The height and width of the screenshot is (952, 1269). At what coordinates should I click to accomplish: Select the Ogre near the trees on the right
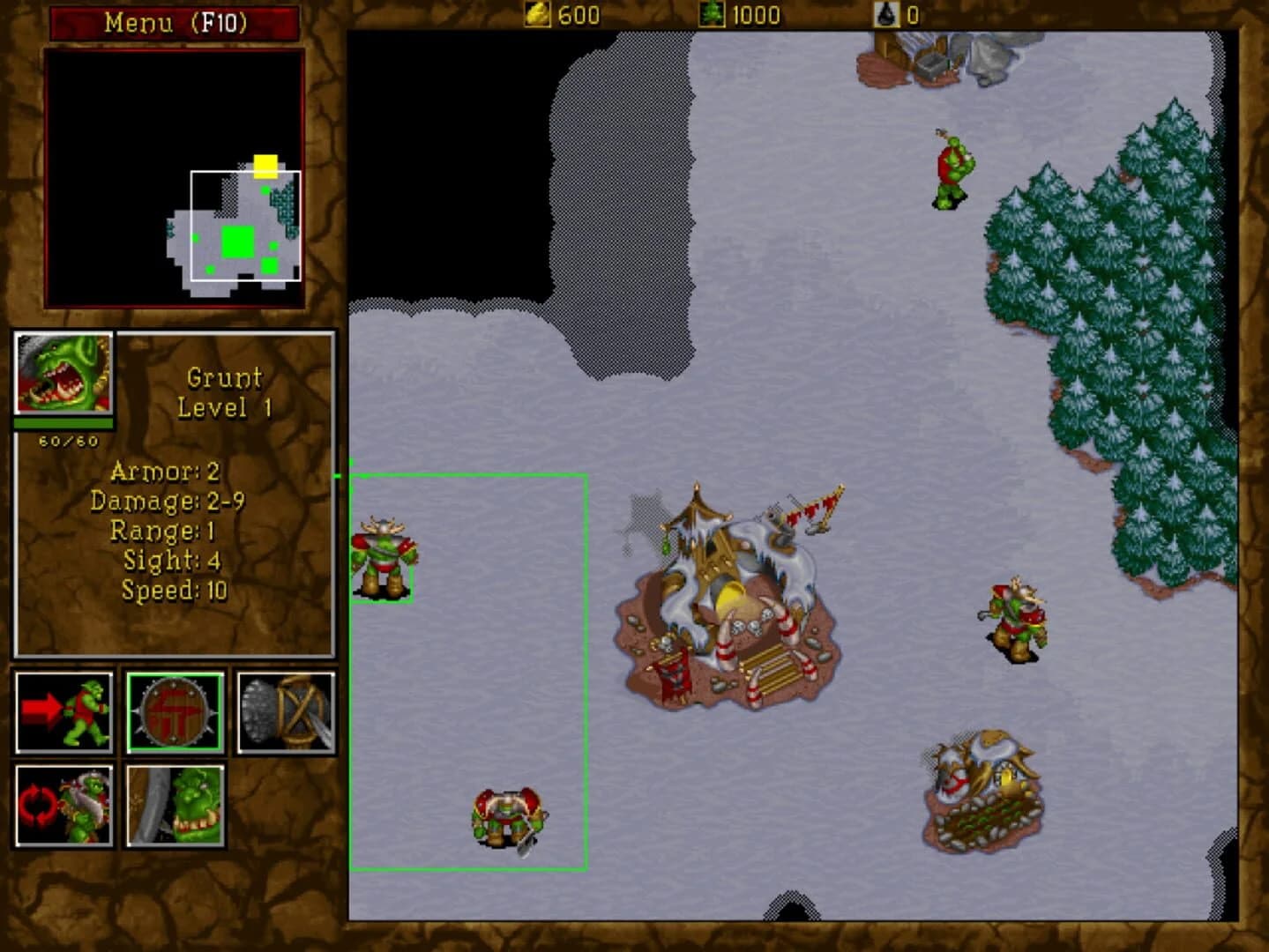tap(1014, 617)
